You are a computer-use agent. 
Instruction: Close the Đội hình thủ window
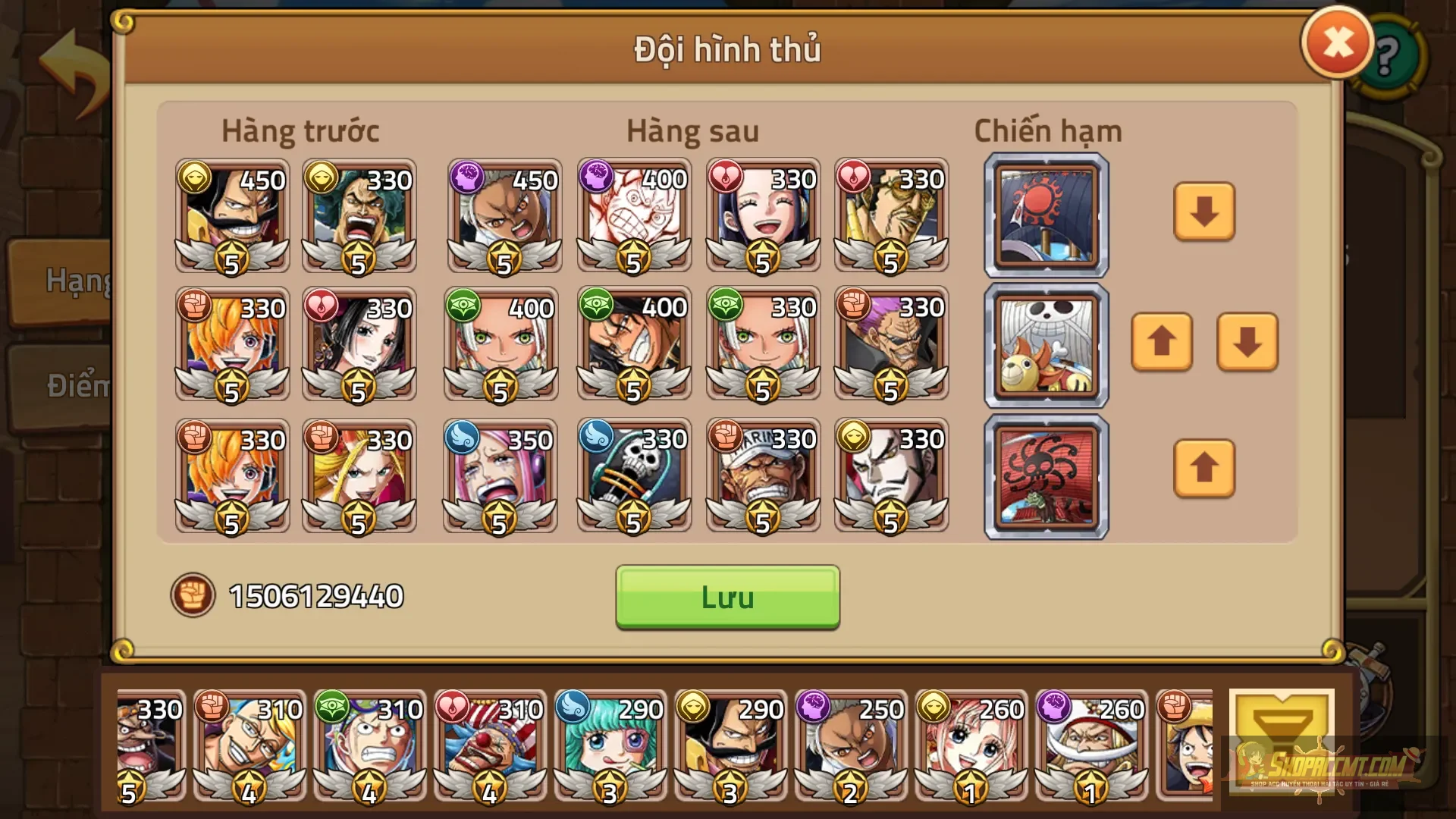[x=1337, y=43]
